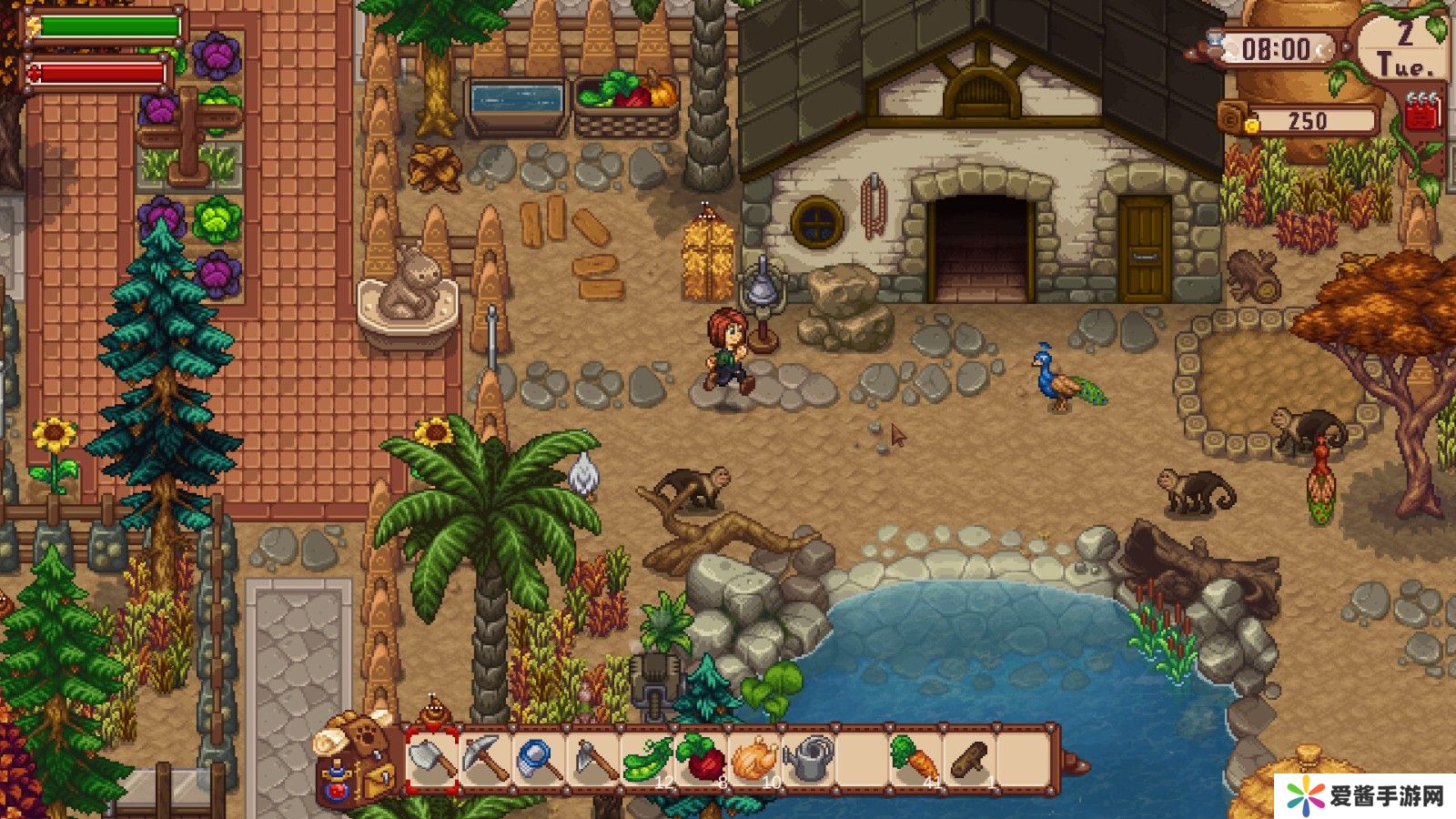
Task: Equip the metal watering can
Action: [809, 759]
